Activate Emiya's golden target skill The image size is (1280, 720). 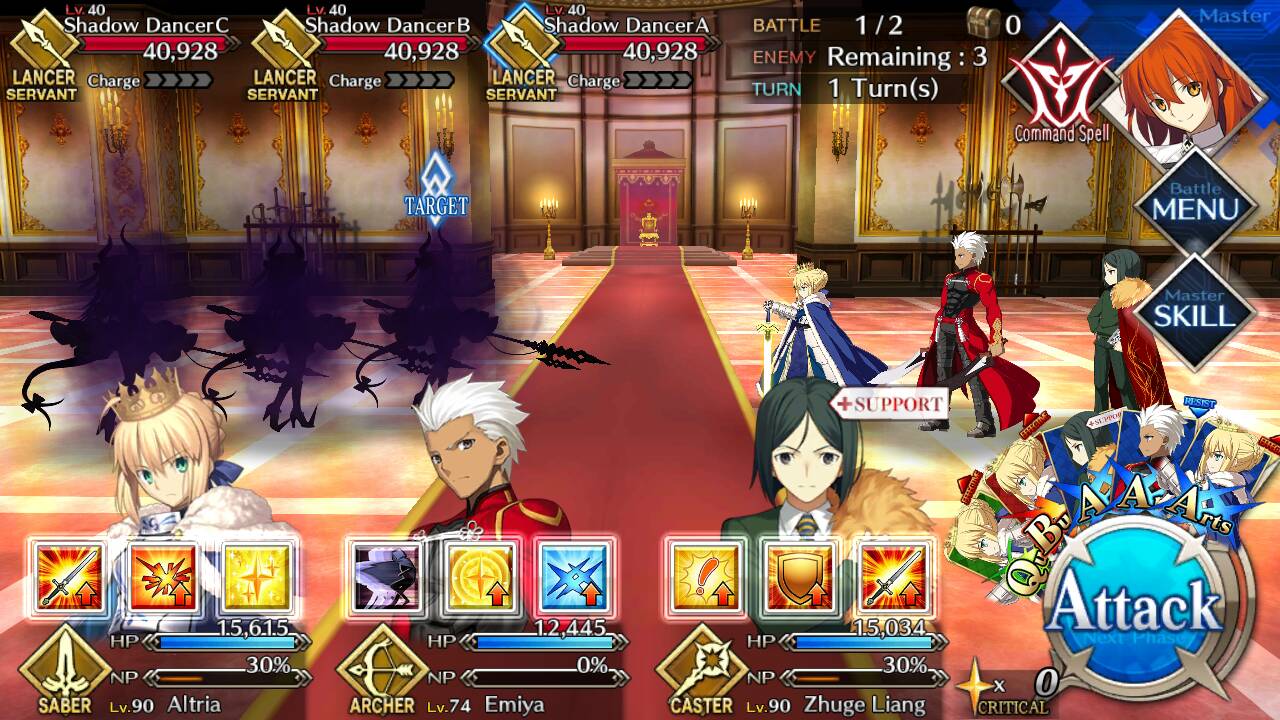pos(480,576)
